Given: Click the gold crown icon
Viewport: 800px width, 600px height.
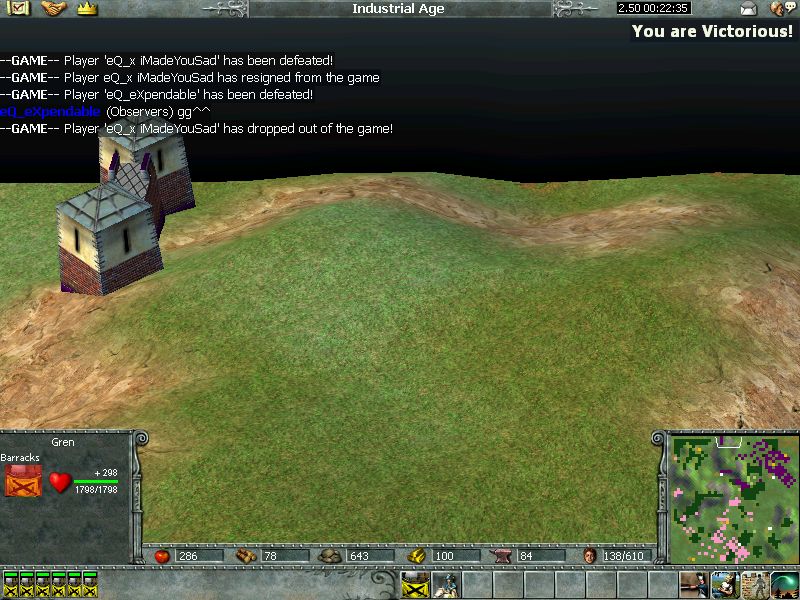Looking at the screenshot, I should [86, 8].
